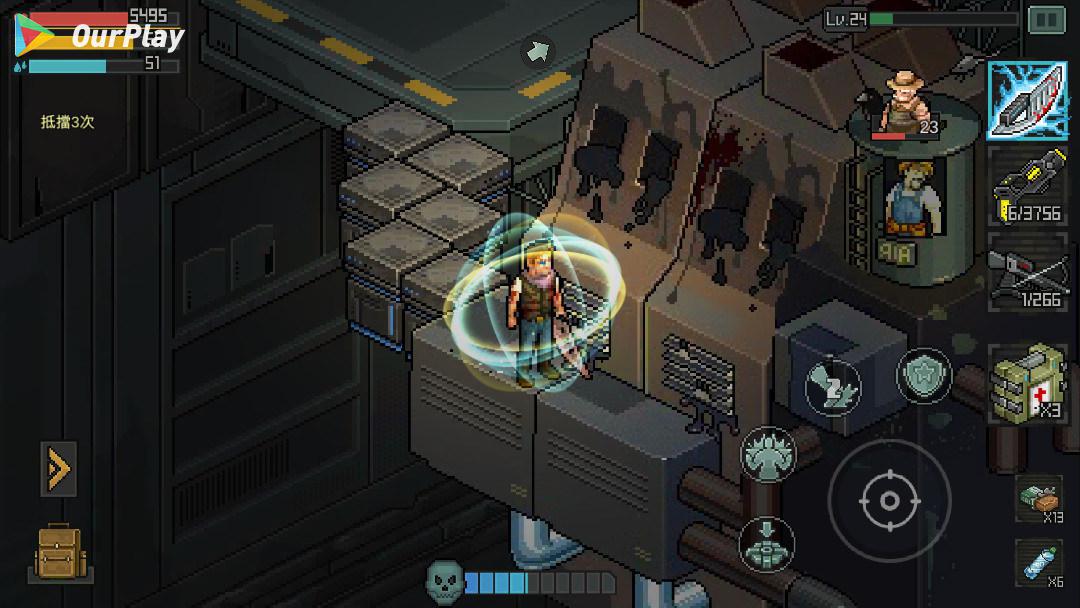Click the OurPlay overlay logo

[x=100, y=38]
